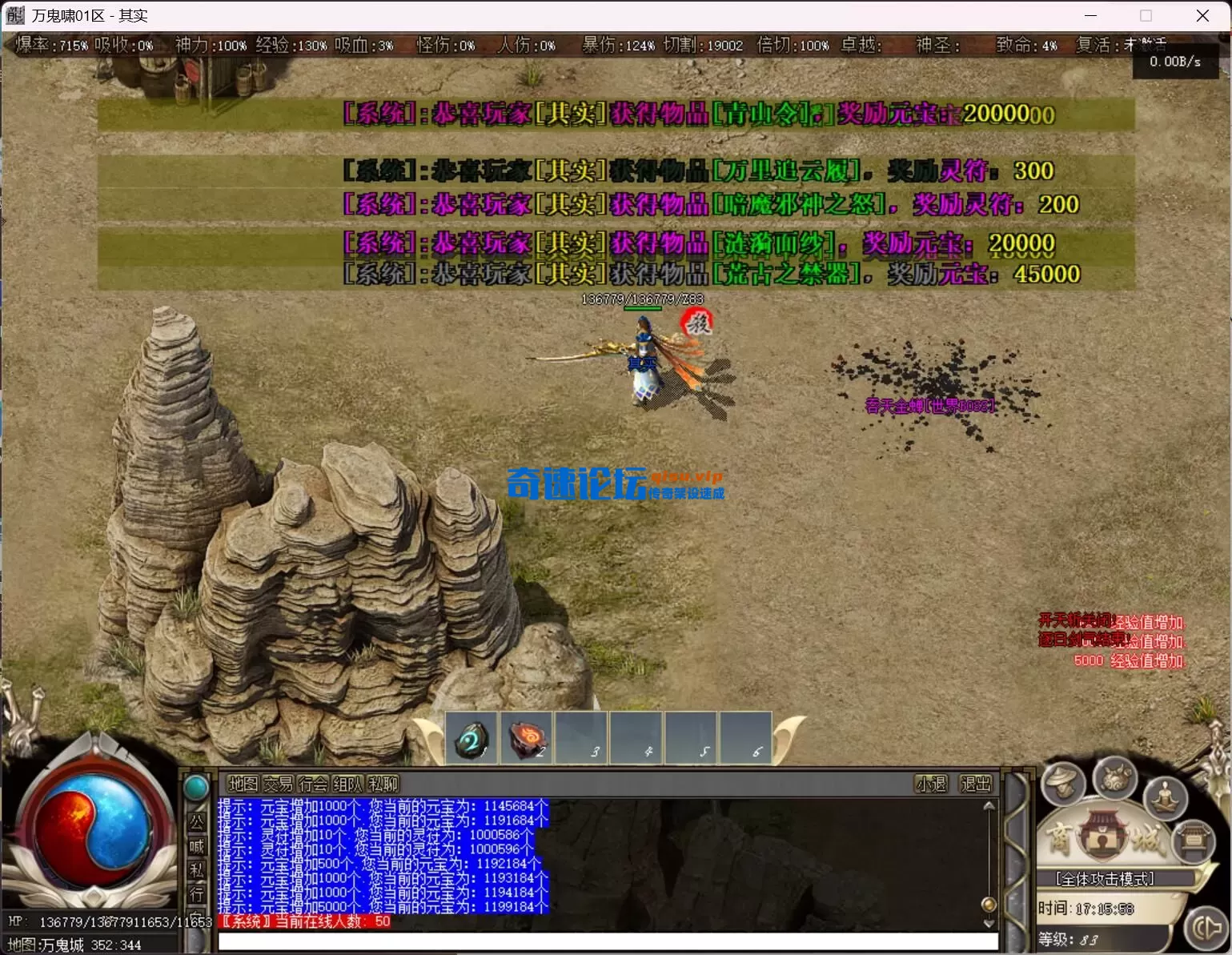Select the 组队 team button
Image resolution: width=1232 pixels, height=955 pixels.
click(x=347, y=784)
